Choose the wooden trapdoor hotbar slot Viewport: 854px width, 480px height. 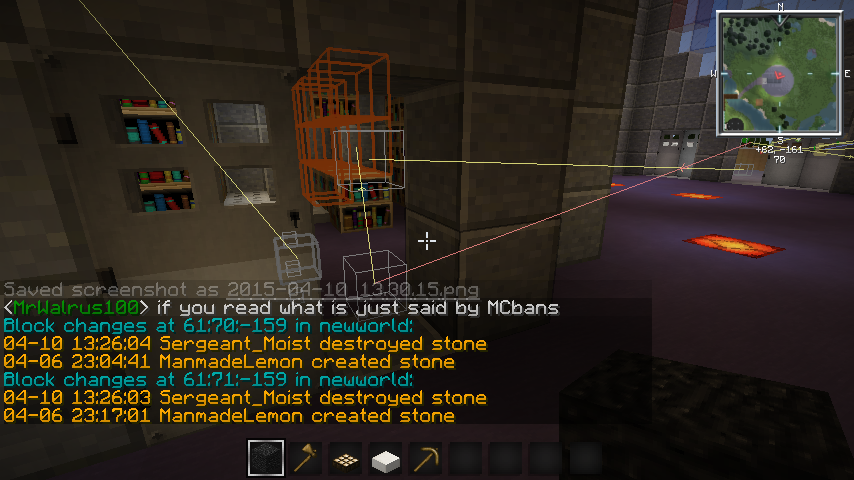(346, 459)
